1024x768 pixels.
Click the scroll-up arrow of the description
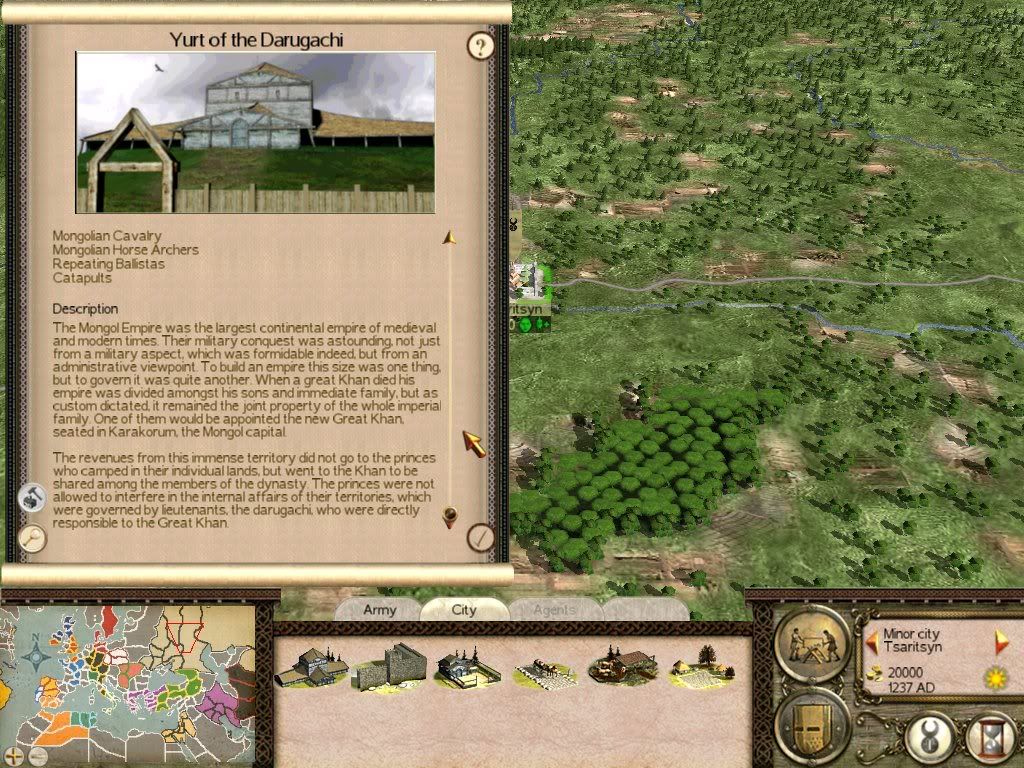pos(450,238)
